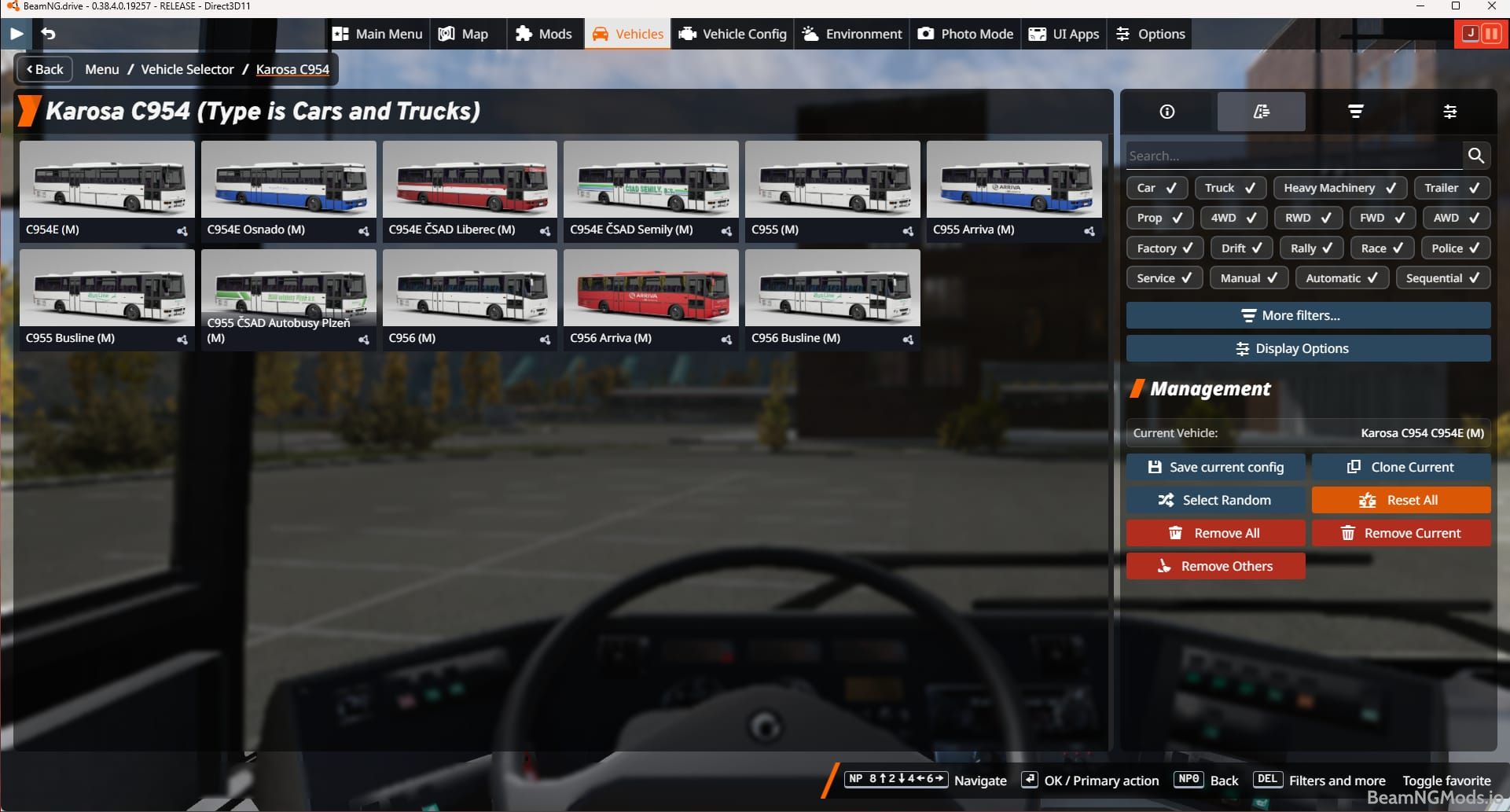1510x812 pixels.
Task: Click the search magnifier icon
Action: click(1476, 155)
